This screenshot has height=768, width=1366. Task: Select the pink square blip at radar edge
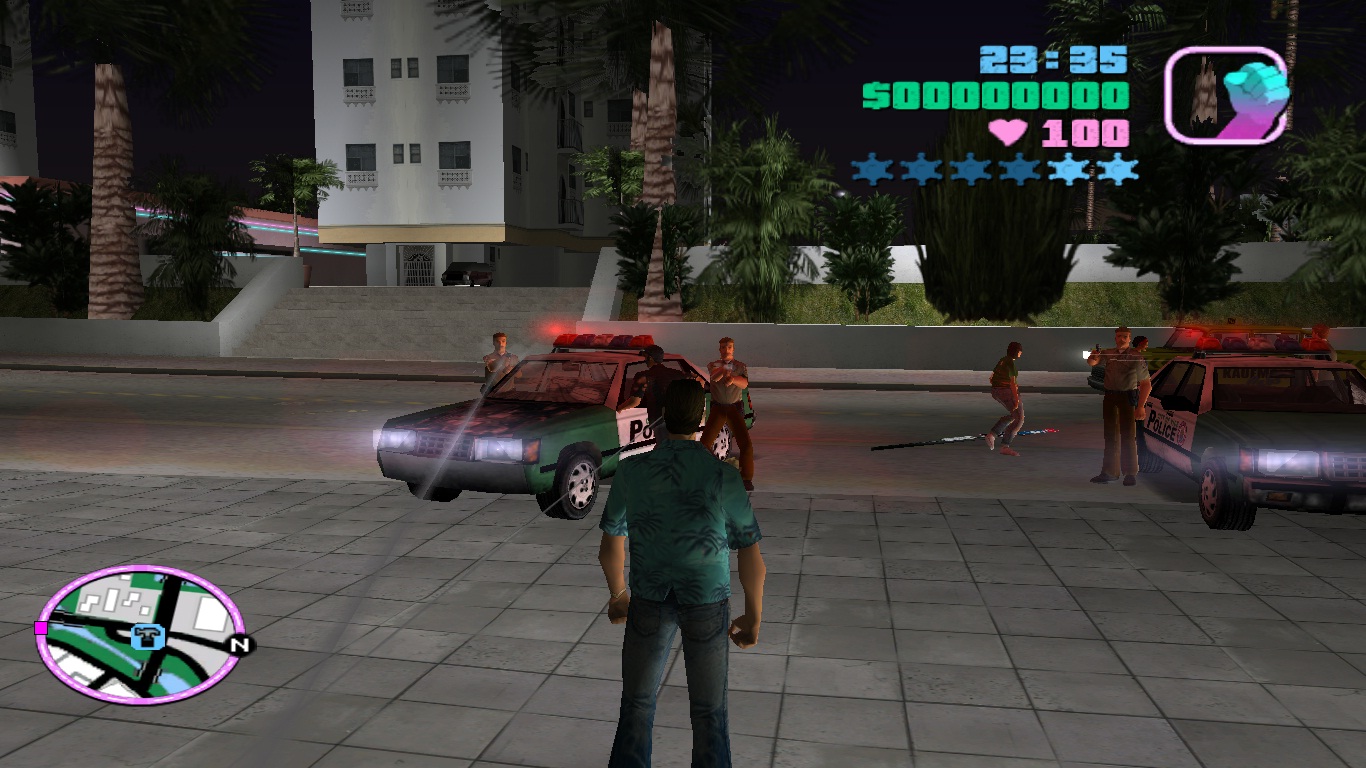[x=41, y=628]
